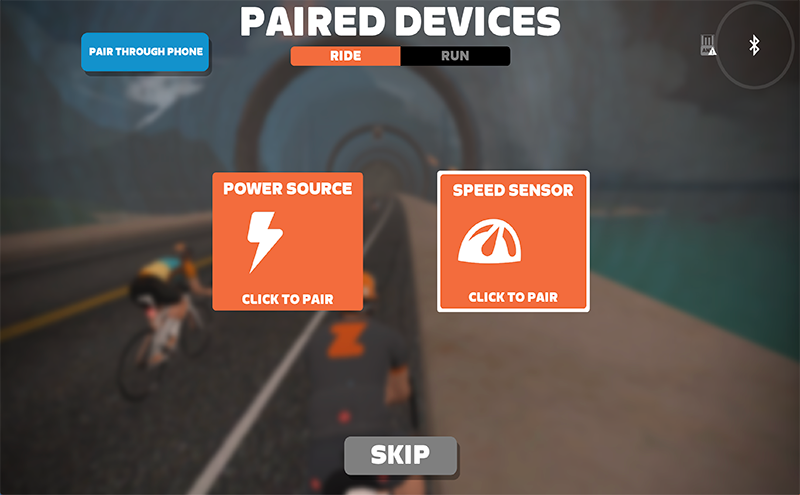Toggle the Bluetooth connection icon
Image resolution: width=800 pixels, height=495 pixels.
pyautogui.click(x=755, y=45)
